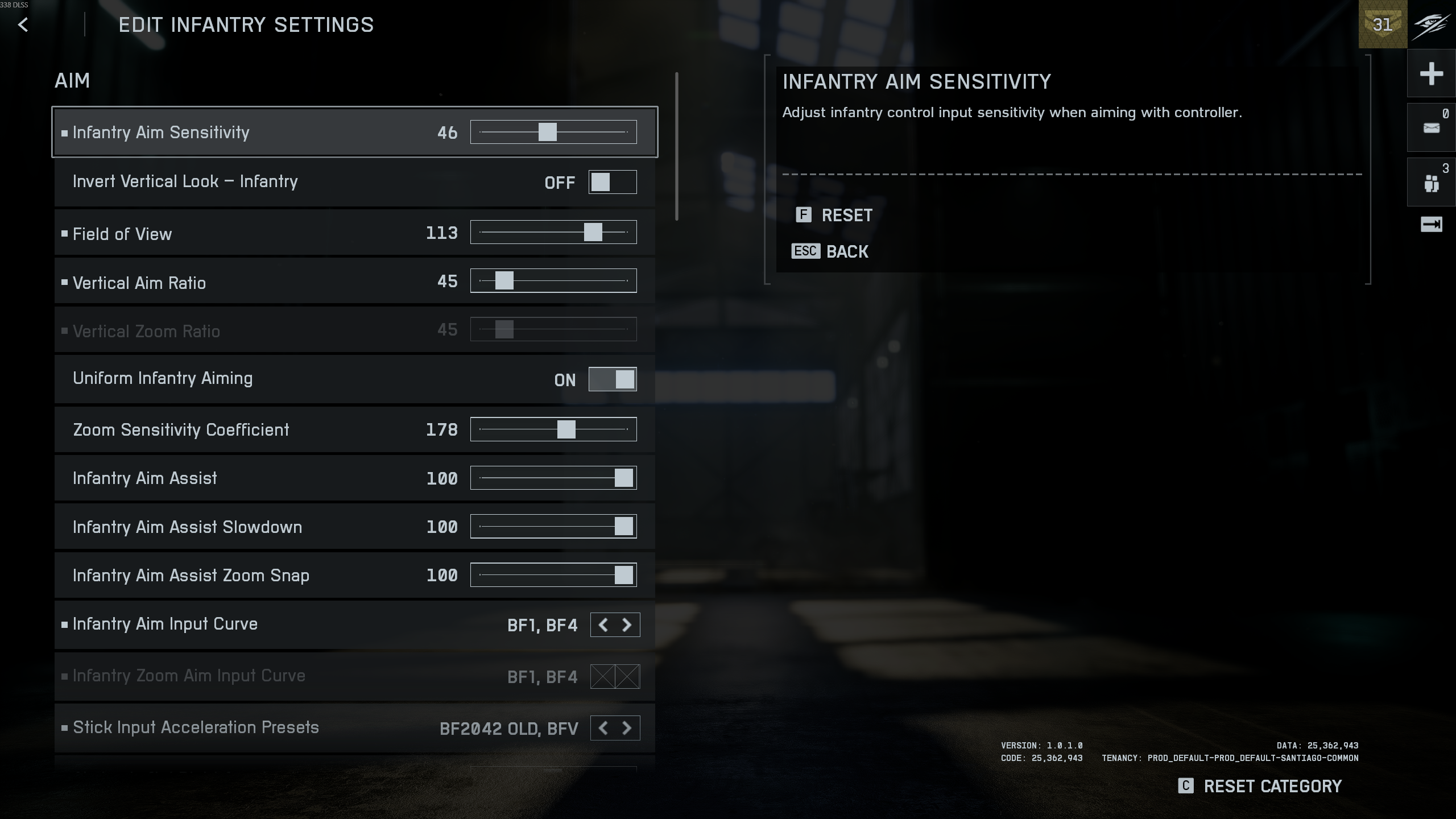The width and height of the screenshot is (1456, 819).
Task: Adjust the Zoom Sensitivity Coefficient slider
Action: [566, 430]
